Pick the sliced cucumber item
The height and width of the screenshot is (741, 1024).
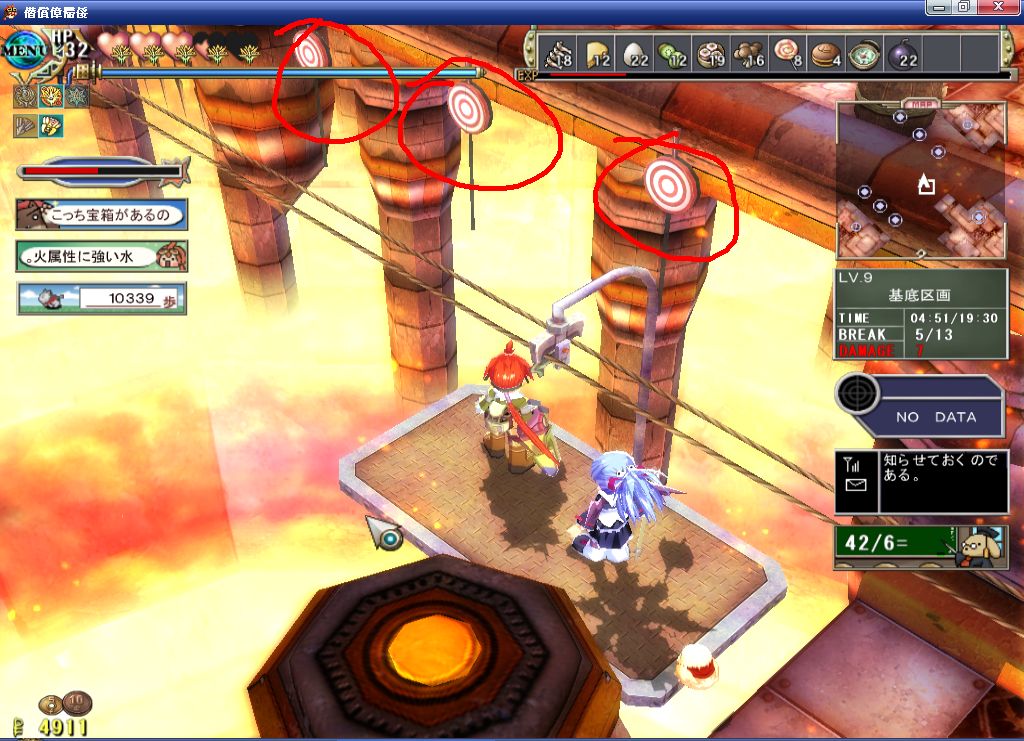pyautogui.click(x=673, y=53)
